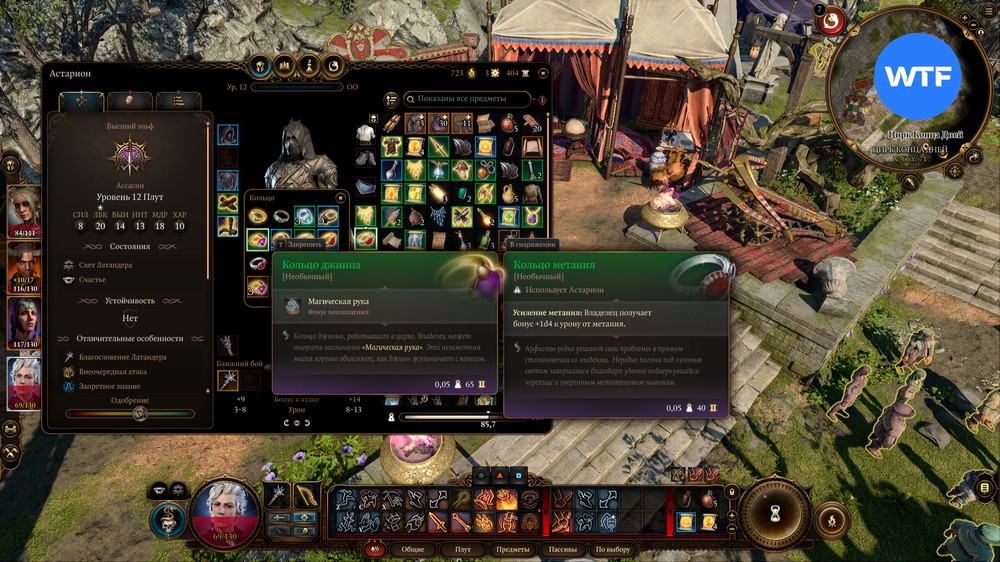The image size is (1000, 562).
Task: Click the WTF channel logo overlay
Action: click(x=917, y=77)
